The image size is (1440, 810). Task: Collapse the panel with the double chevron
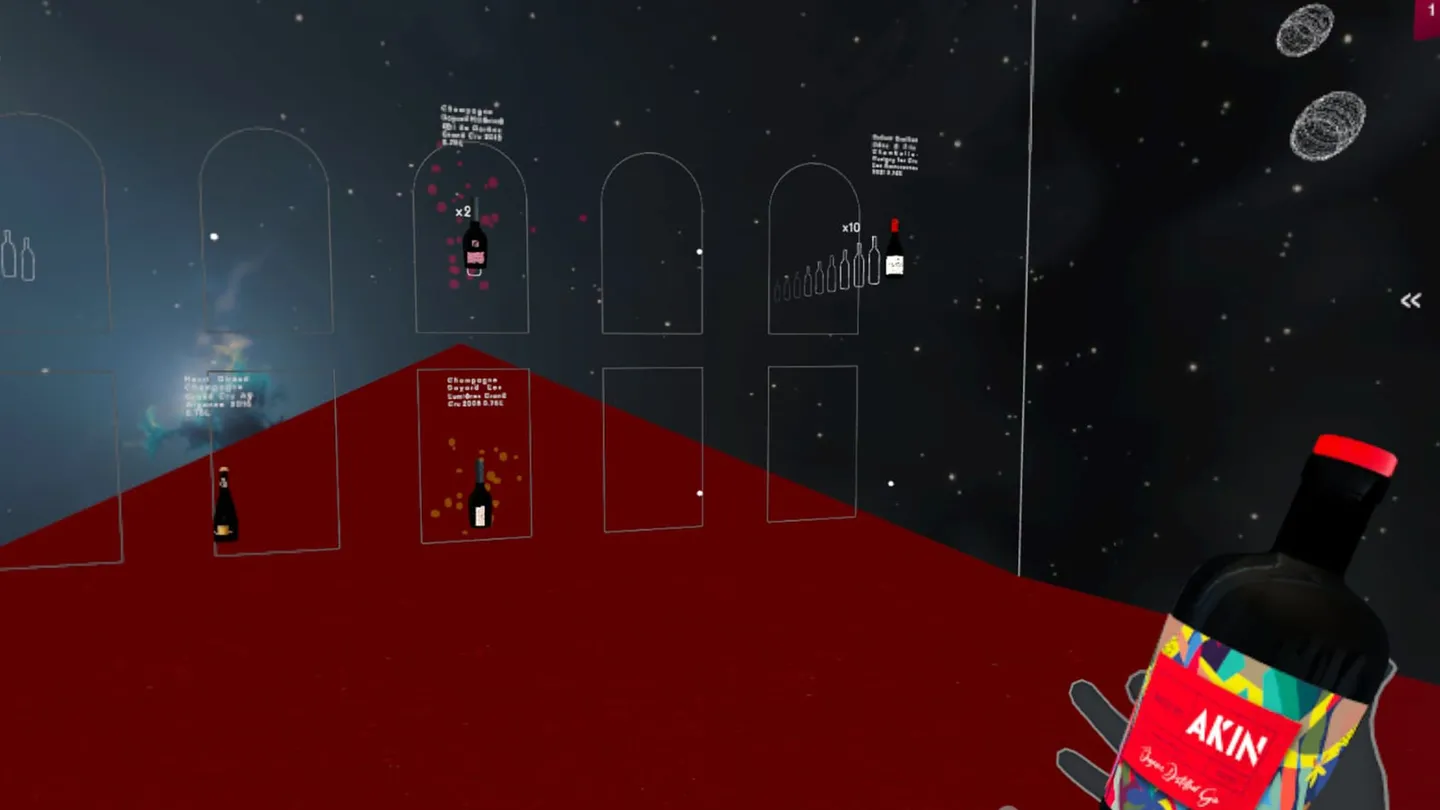[1411, 300]
